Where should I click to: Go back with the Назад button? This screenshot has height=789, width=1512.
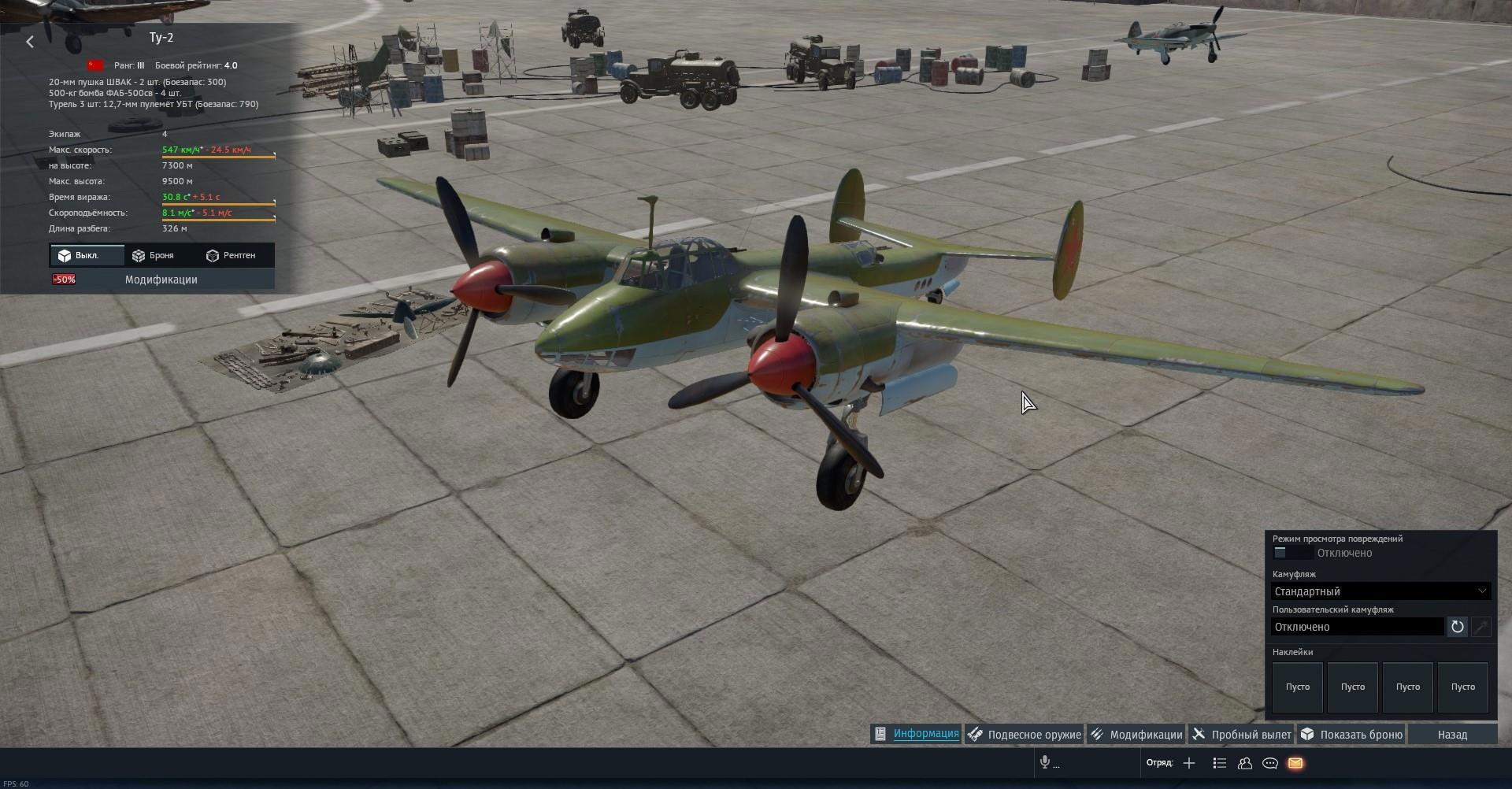[x=1452, y=734]
